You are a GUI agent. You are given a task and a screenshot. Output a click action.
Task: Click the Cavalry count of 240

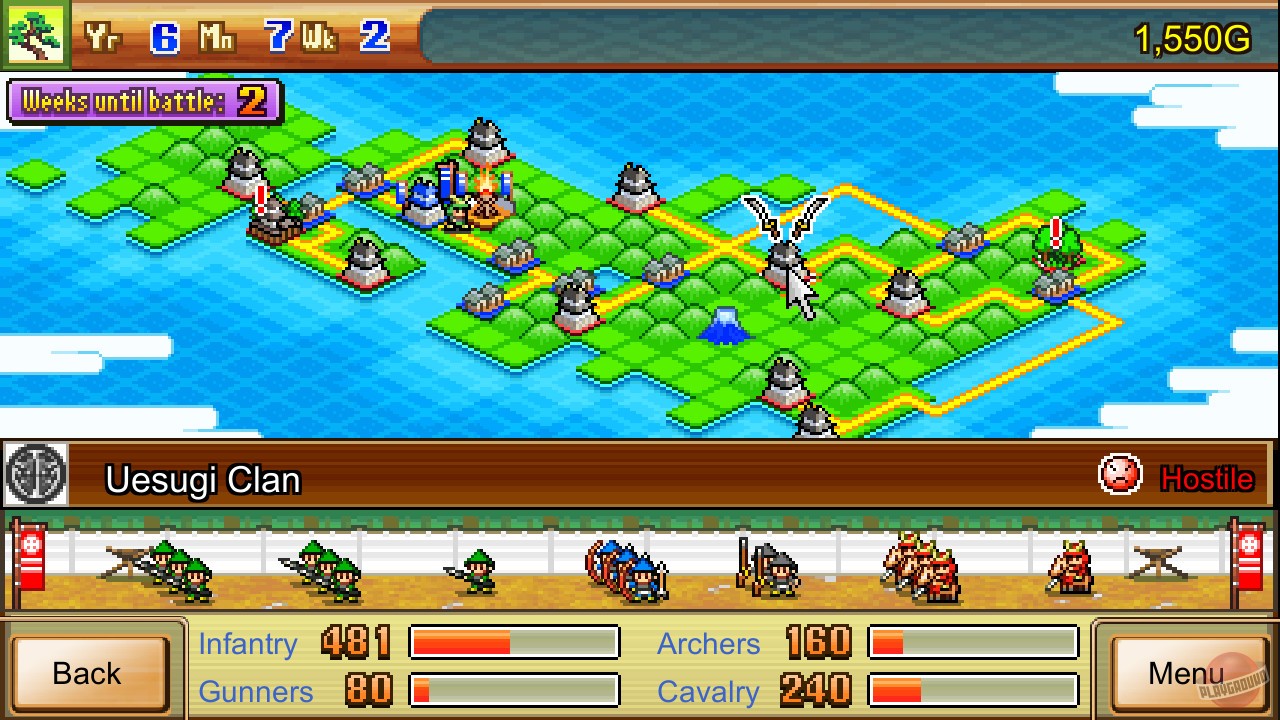pos(818,691)
